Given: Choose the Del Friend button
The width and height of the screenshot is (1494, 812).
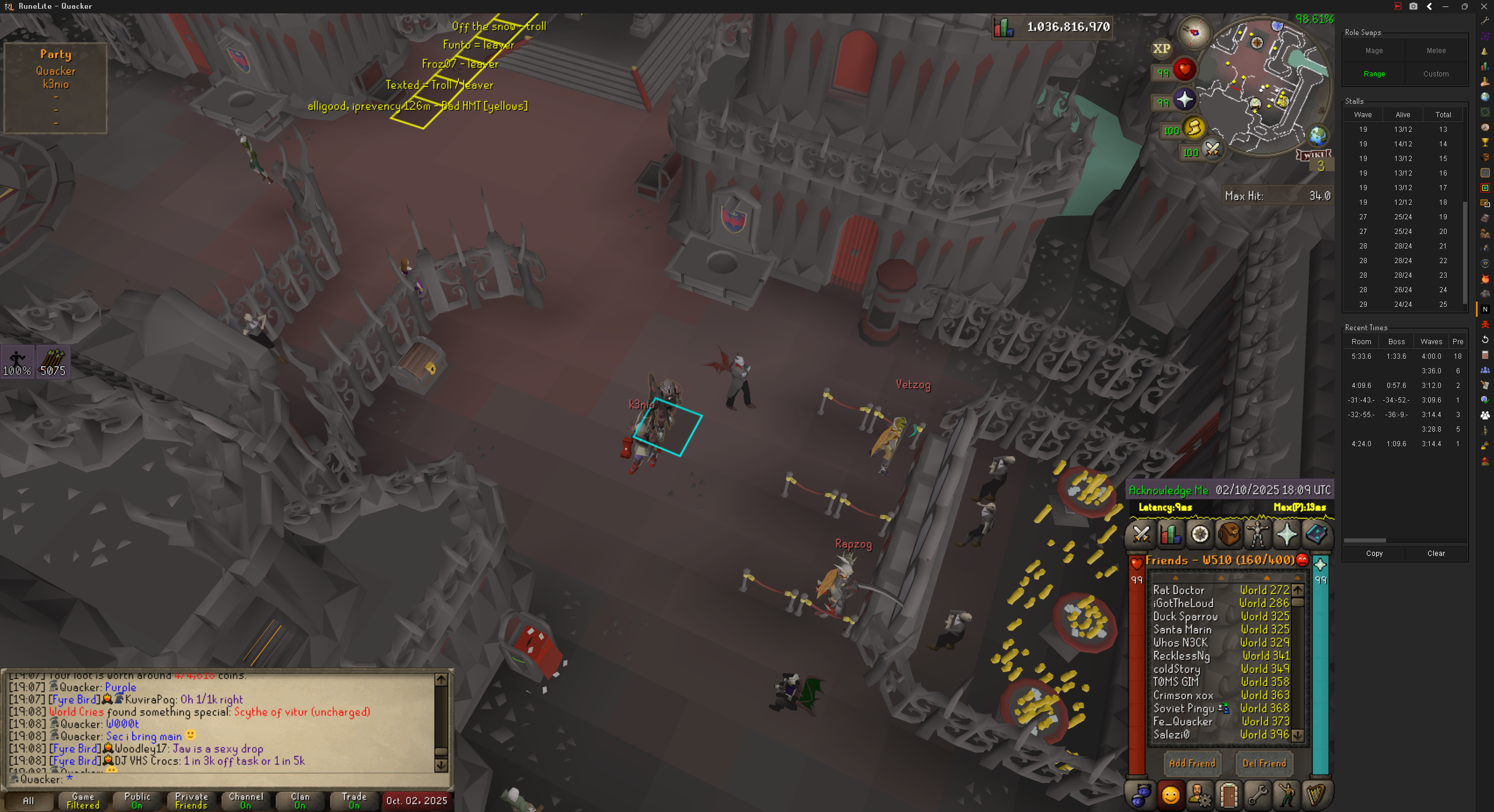Looking at the screenshot, I should tap(1264, 763).
